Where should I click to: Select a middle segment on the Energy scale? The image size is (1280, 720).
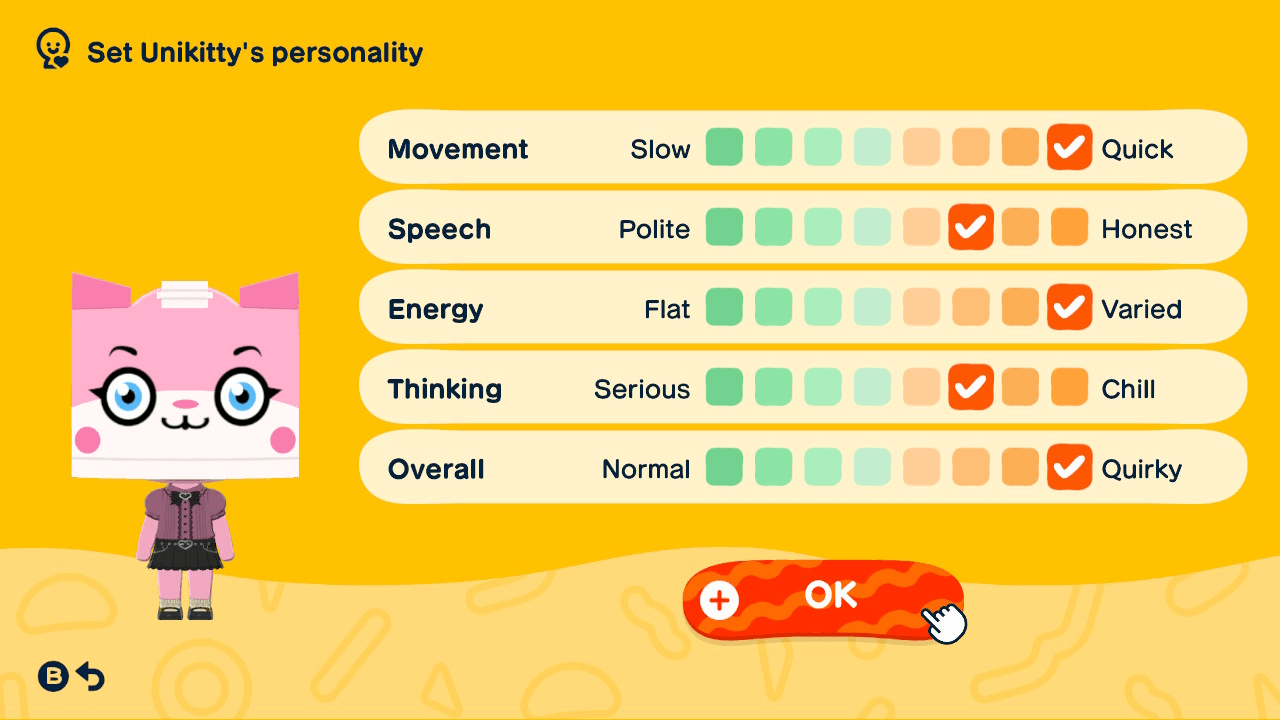(x=872, y=308)
